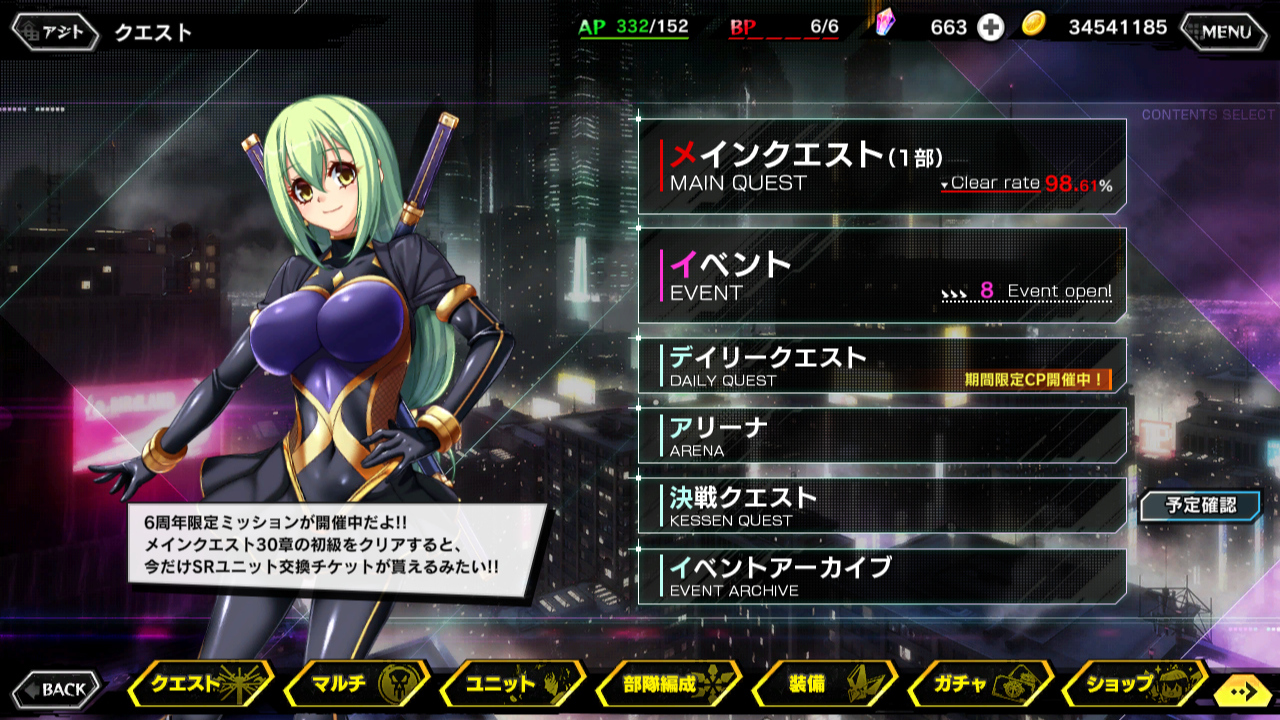Click the 予定確認 schedule button
Viewport: 1280px width, 720px height.
[1200, 506]
